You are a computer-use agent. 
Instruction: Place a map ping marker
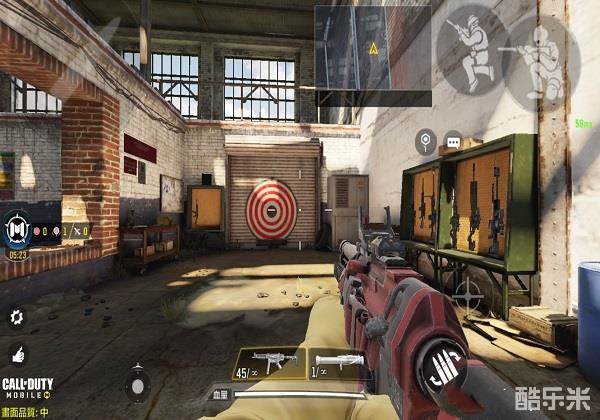click(x=425, y=141)
